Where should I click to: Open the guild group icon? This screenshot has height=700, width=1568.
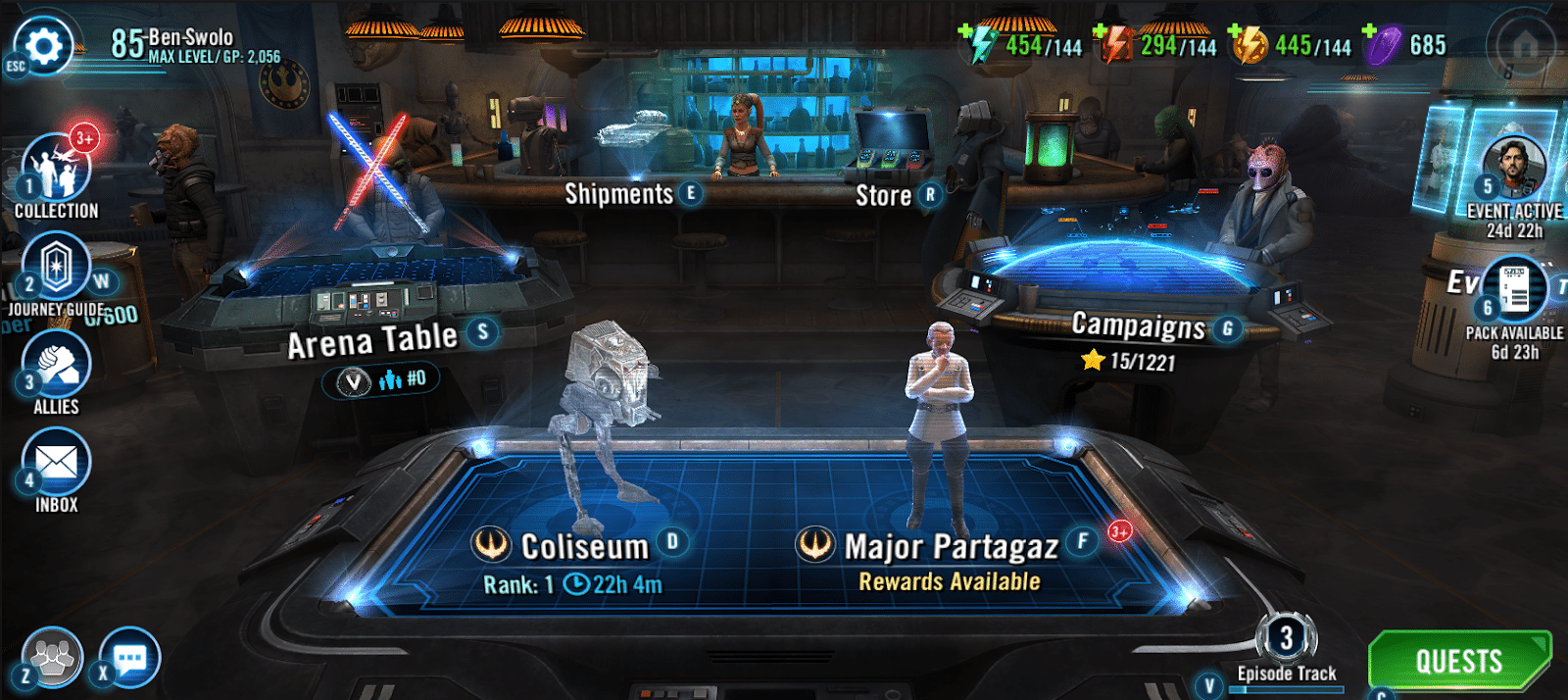pos(53,657)
